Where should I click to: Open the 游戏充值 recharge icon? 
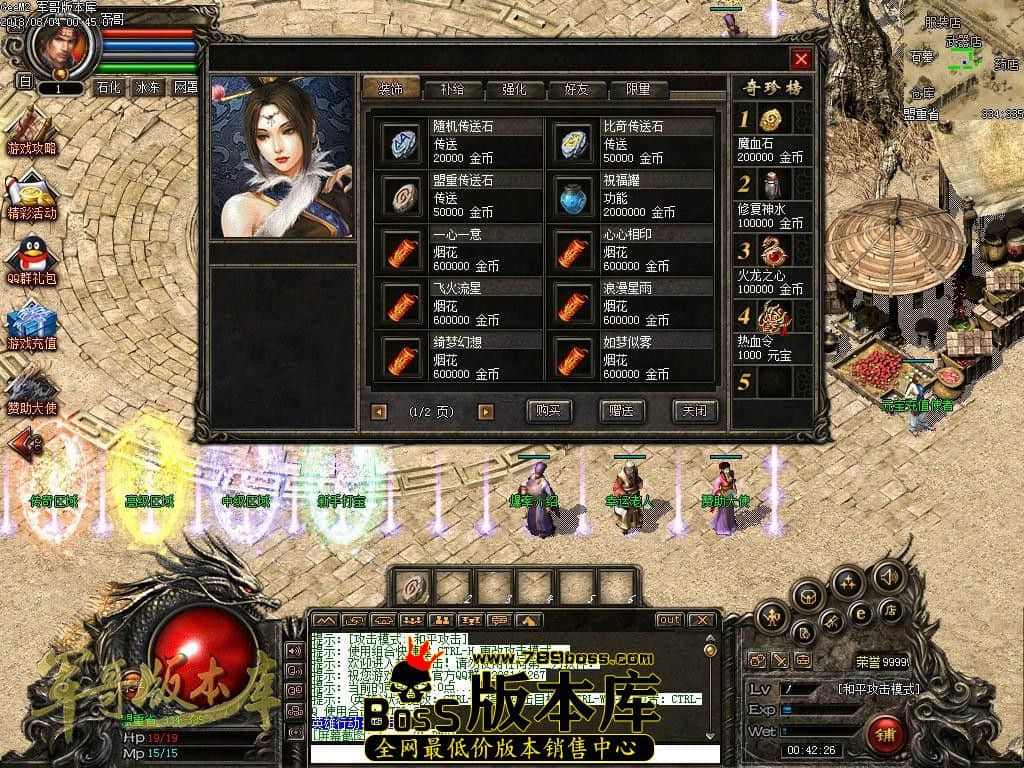pyautogui.click(x=31, y=326)
